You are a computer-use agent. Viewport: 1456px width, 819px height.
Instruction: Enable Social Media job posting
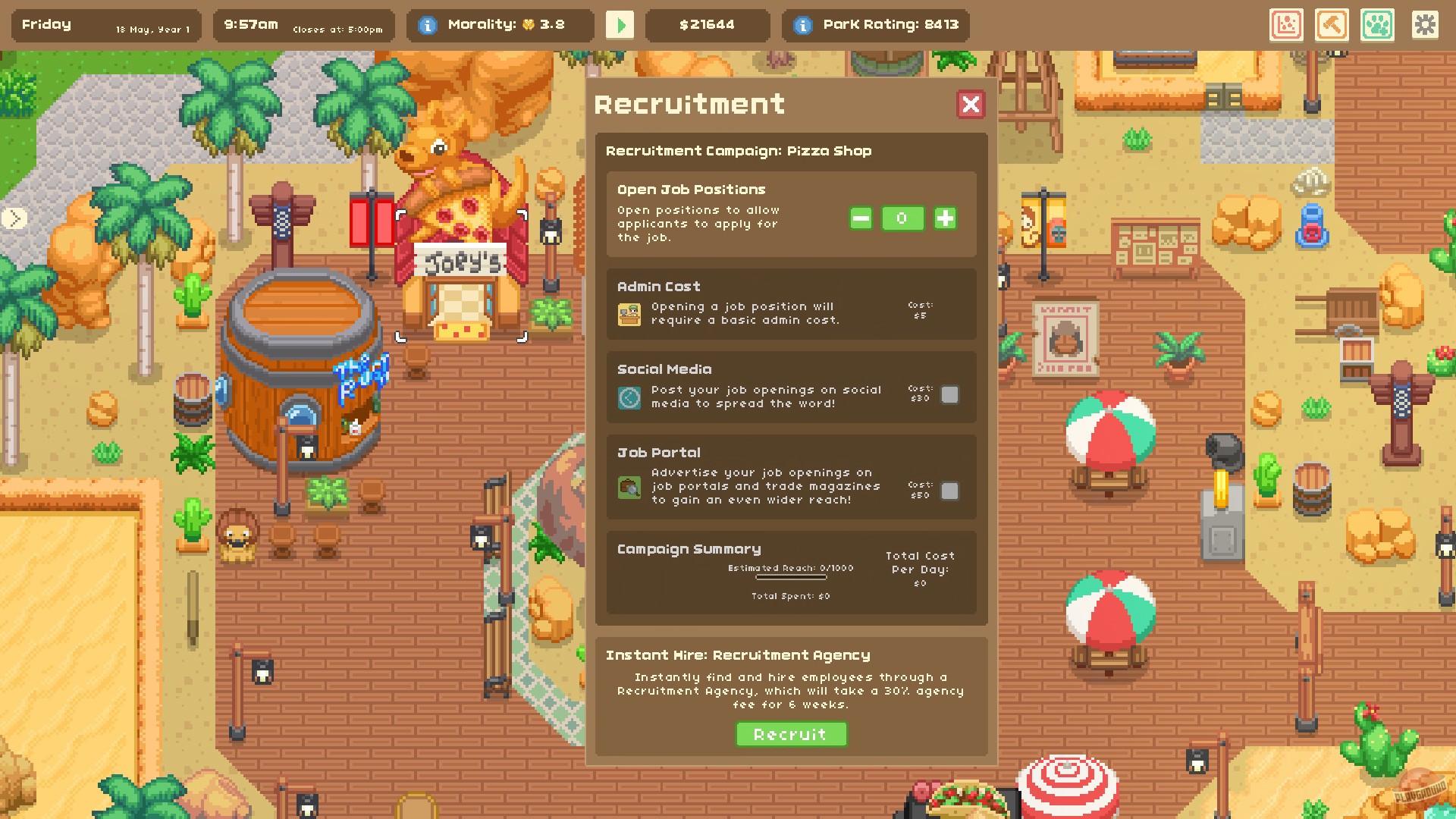tap(950, 395)
